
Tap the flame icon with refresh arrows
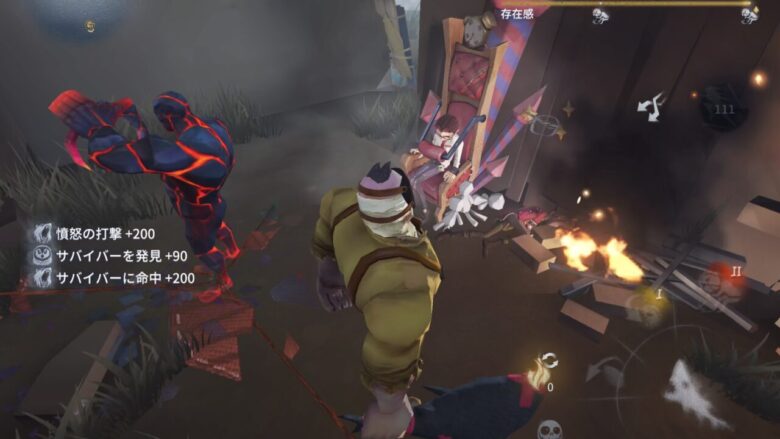pos(543,371)
